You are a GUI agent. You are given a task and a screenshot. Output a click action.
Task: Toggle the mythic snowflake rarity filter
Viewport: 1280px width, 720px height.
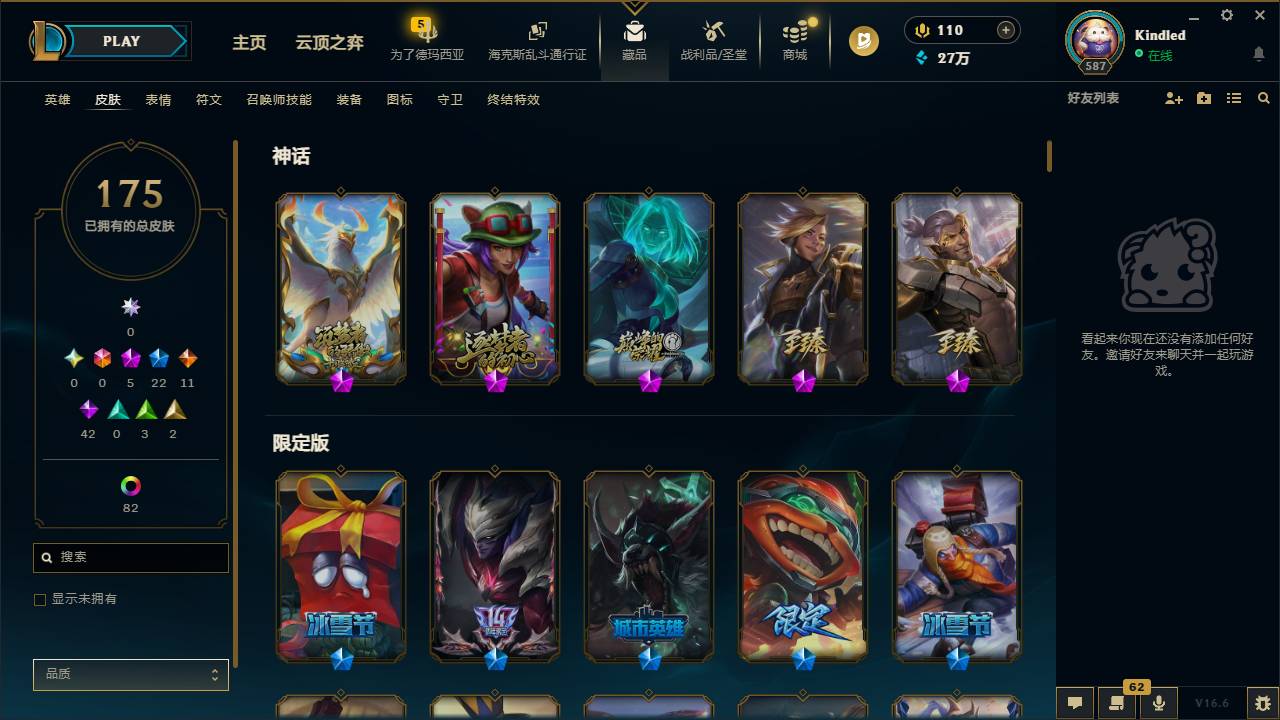(130, 307)
